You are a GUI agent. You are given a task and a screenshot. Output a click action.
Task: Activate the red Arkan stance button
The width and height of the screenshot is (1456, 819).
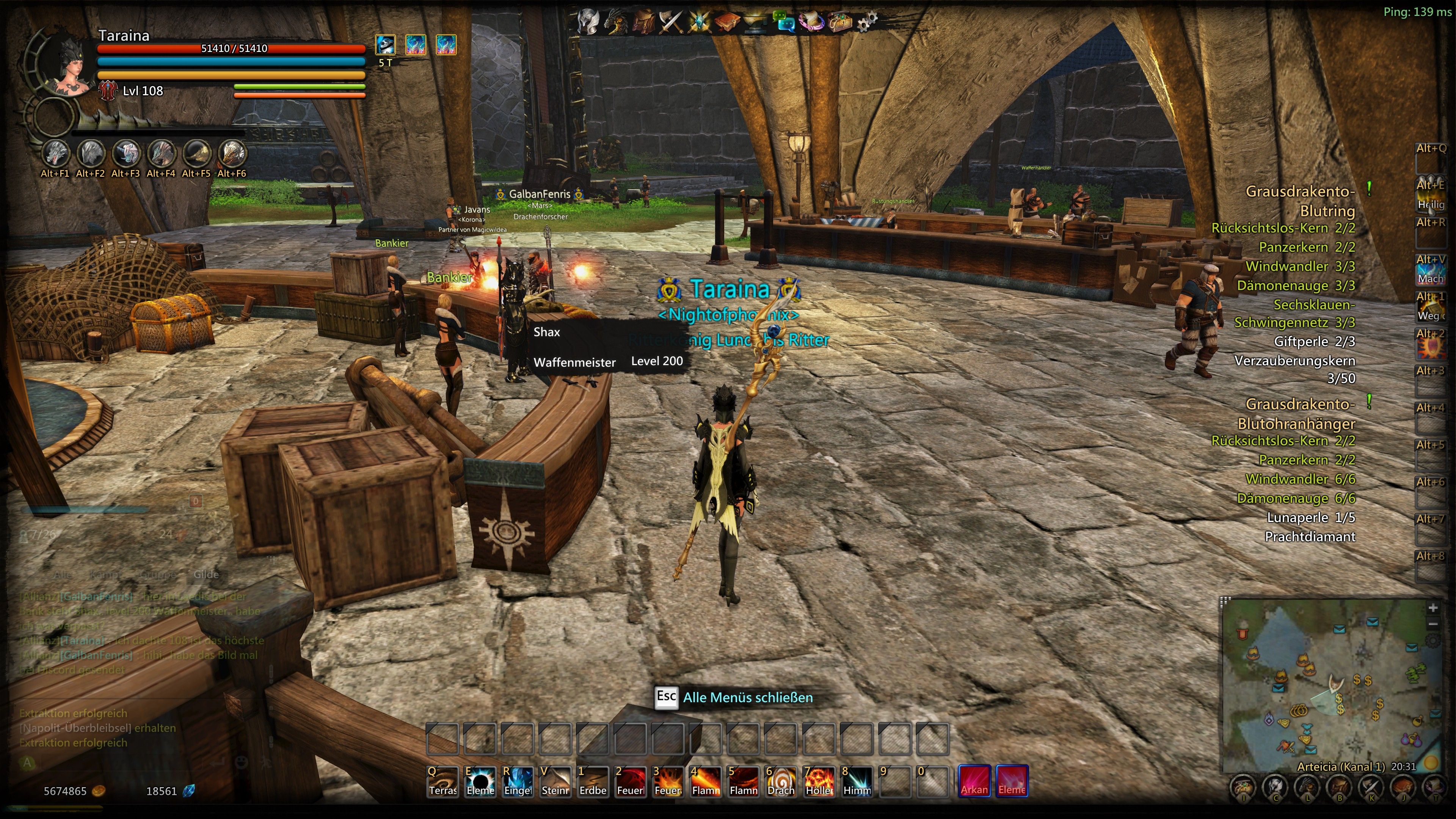pos(974,781)
